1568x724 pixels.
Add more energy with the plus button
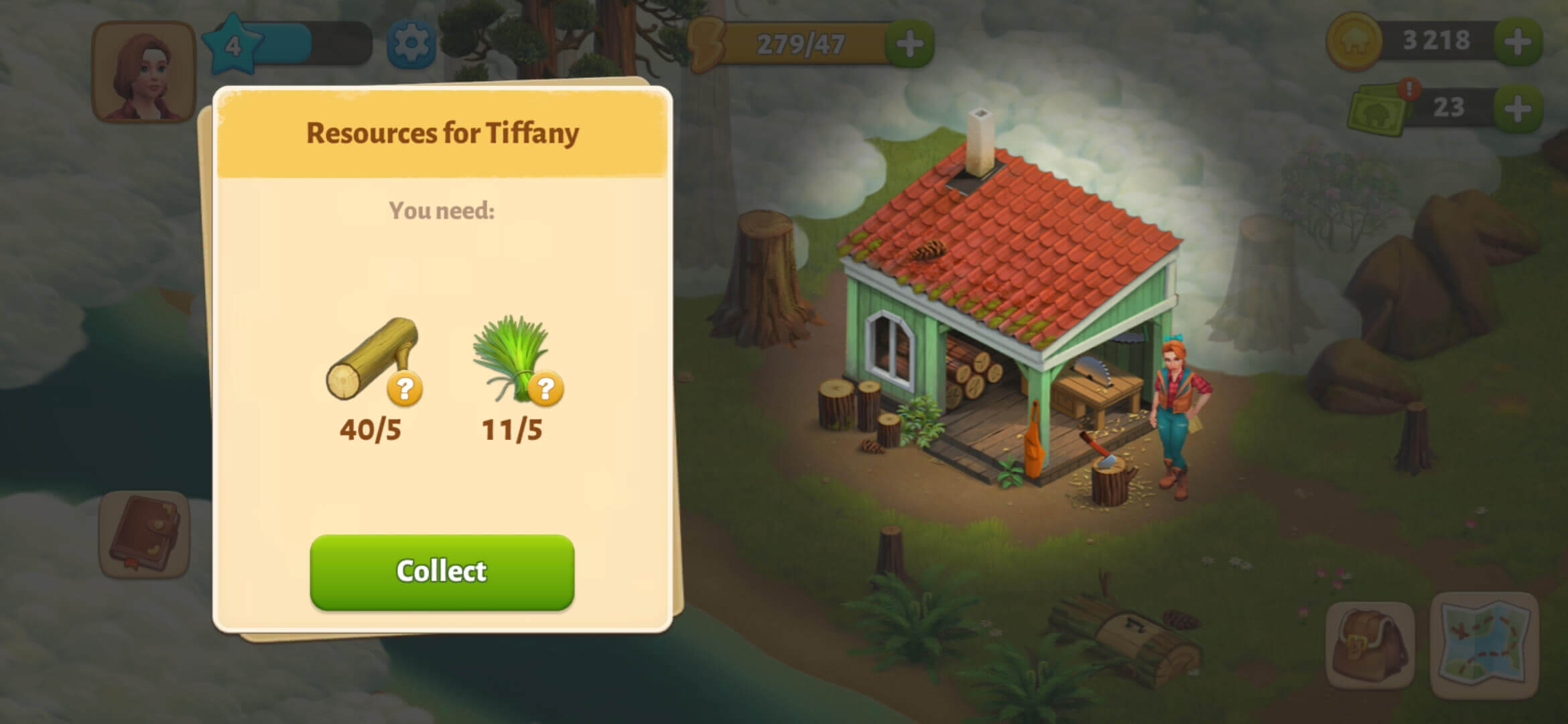tap(909, 44)
